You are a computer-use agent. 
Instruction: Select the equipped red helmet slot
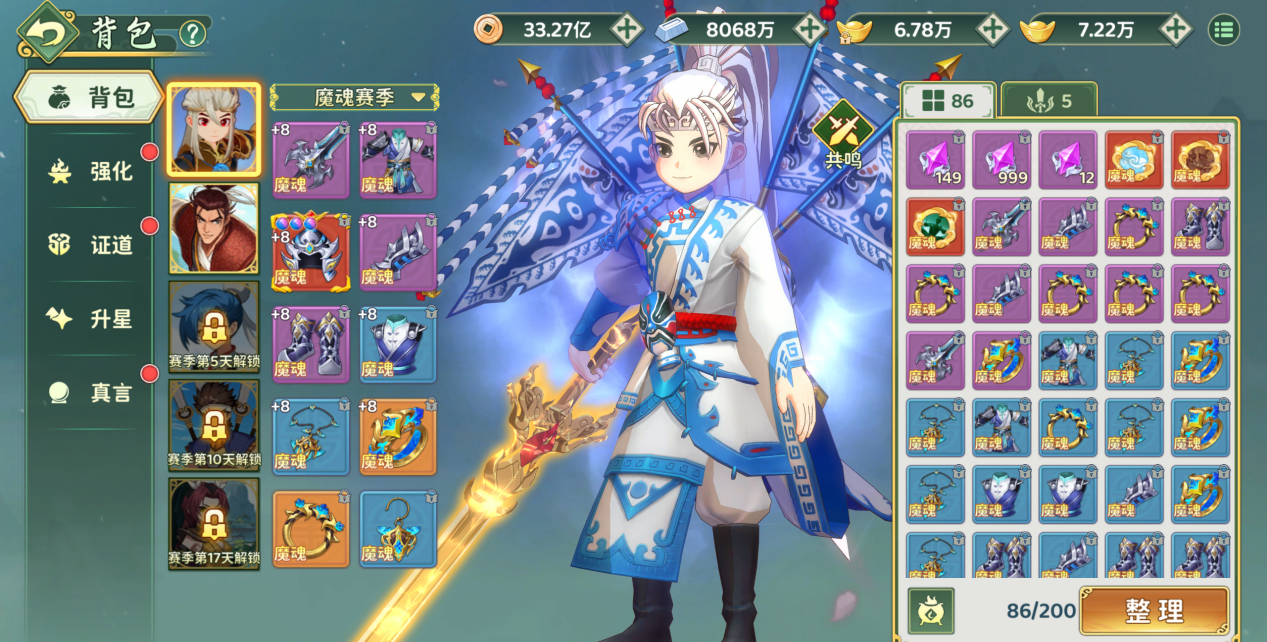(311, 252)
